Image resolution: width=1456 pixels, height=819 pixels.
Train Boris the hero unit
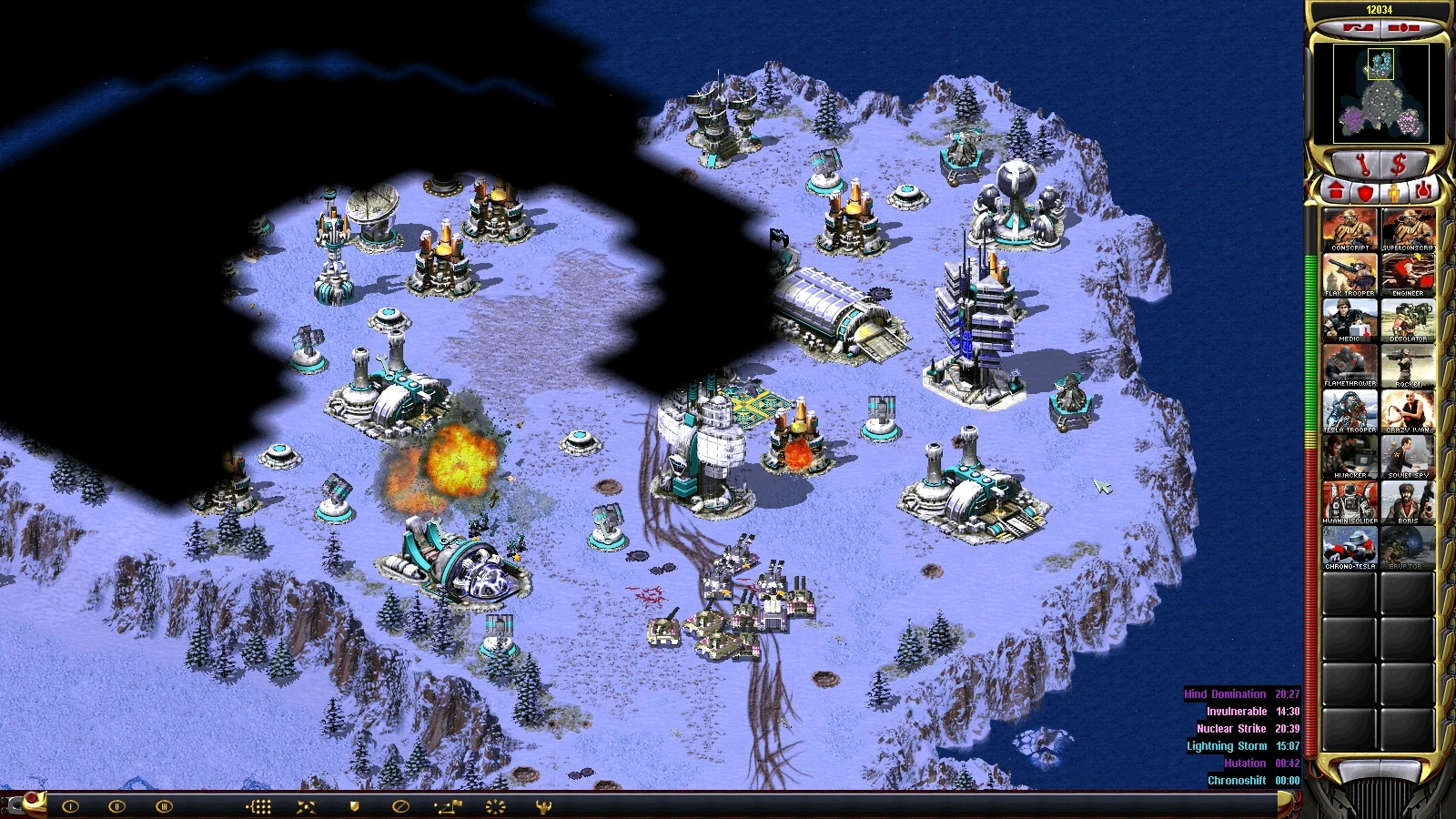click(x=1408, y=501)
